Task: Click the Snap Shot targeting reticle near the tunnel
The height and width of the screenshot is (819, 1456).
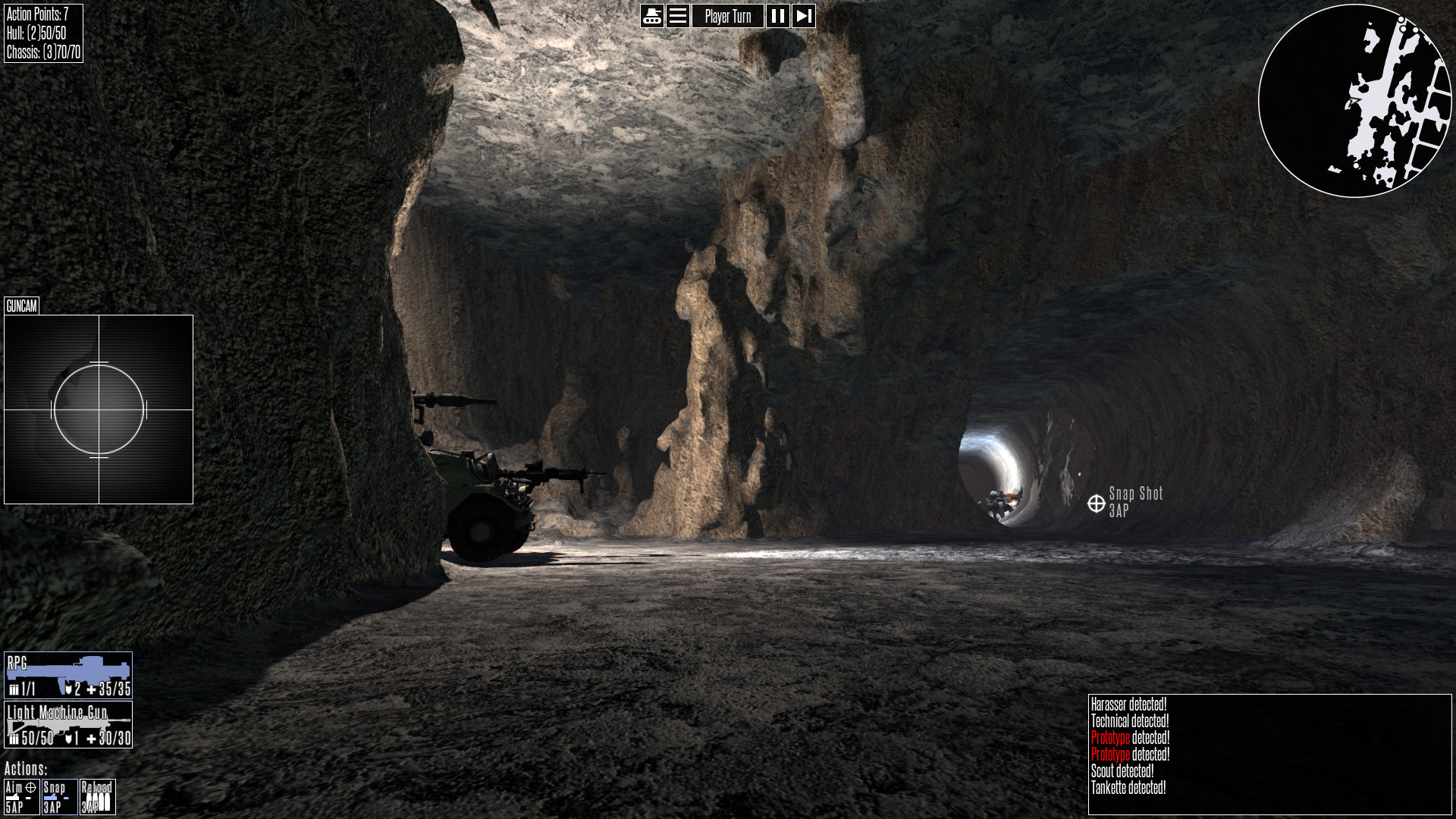Action: pos(1095,501)
